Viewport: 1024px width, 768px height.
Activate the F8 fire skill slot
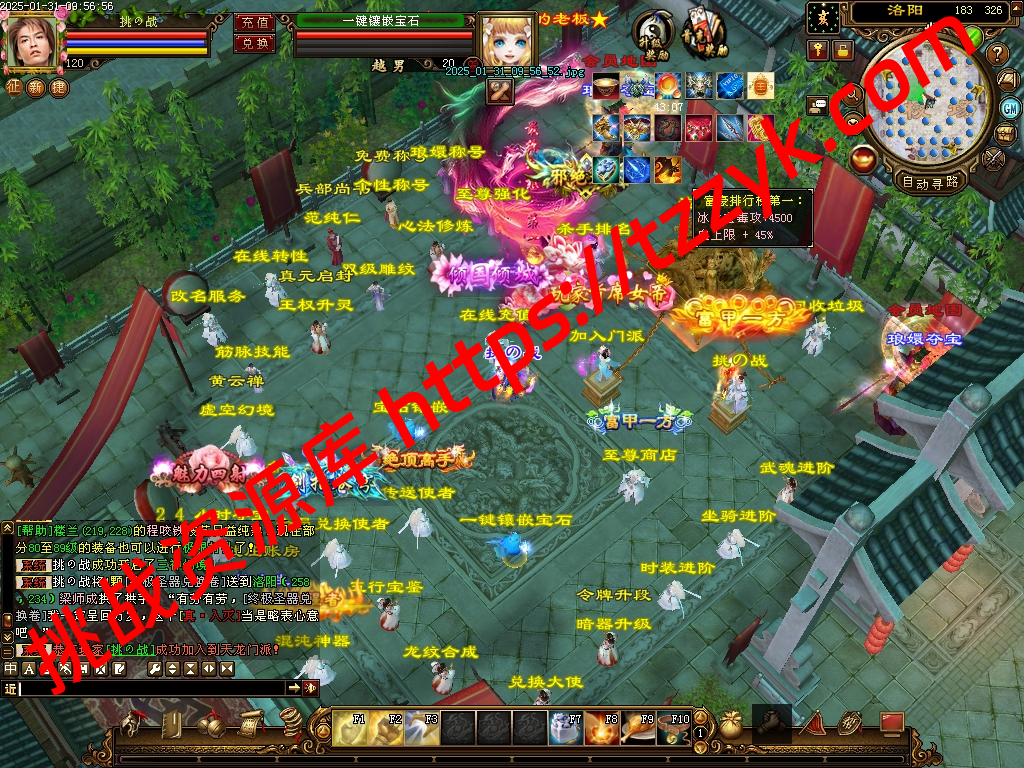[x=601, y=727]
